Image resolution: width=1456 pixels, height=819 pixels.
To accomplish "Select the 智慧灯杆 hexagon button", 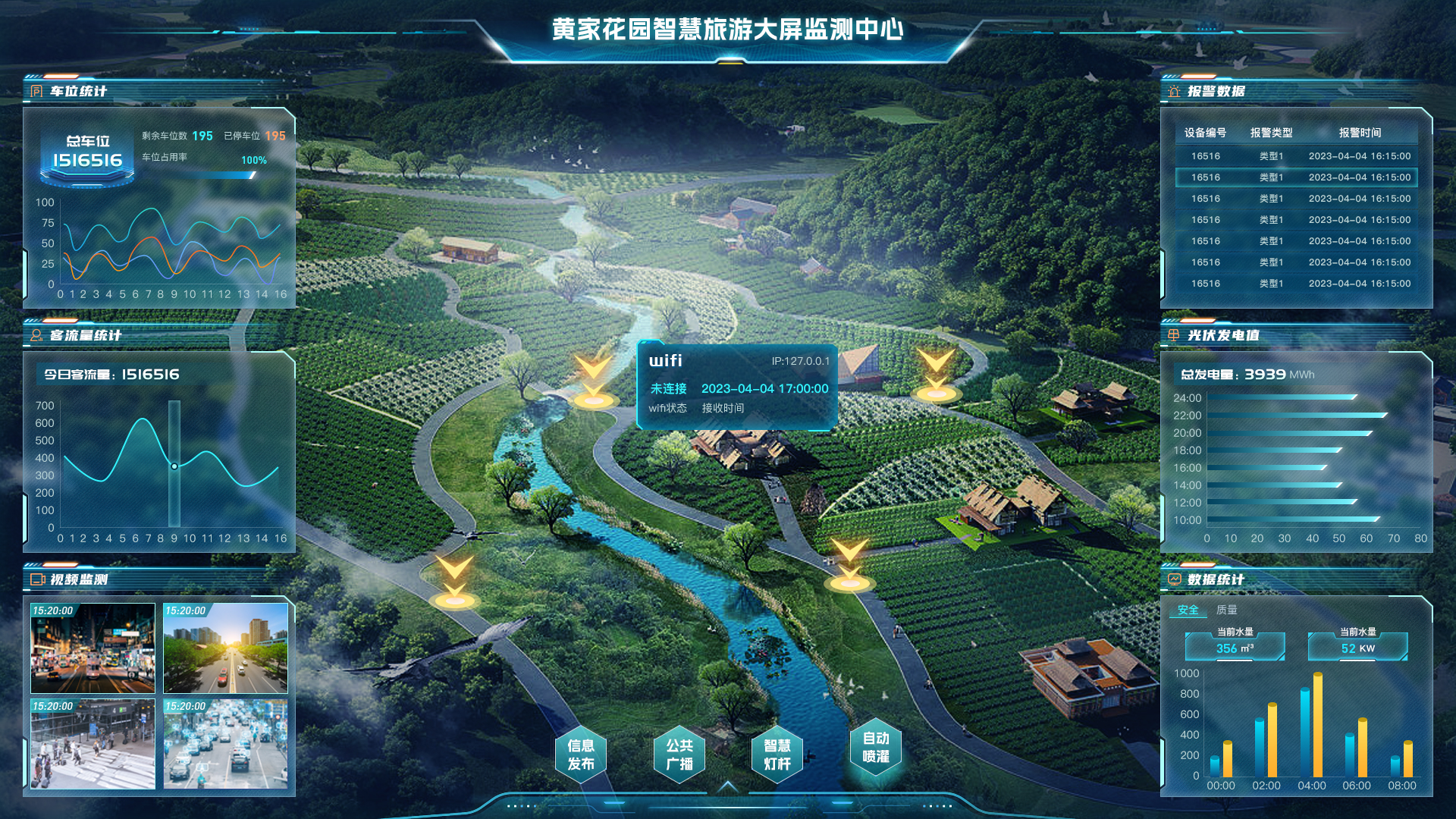I will click(x=777, y=755).
